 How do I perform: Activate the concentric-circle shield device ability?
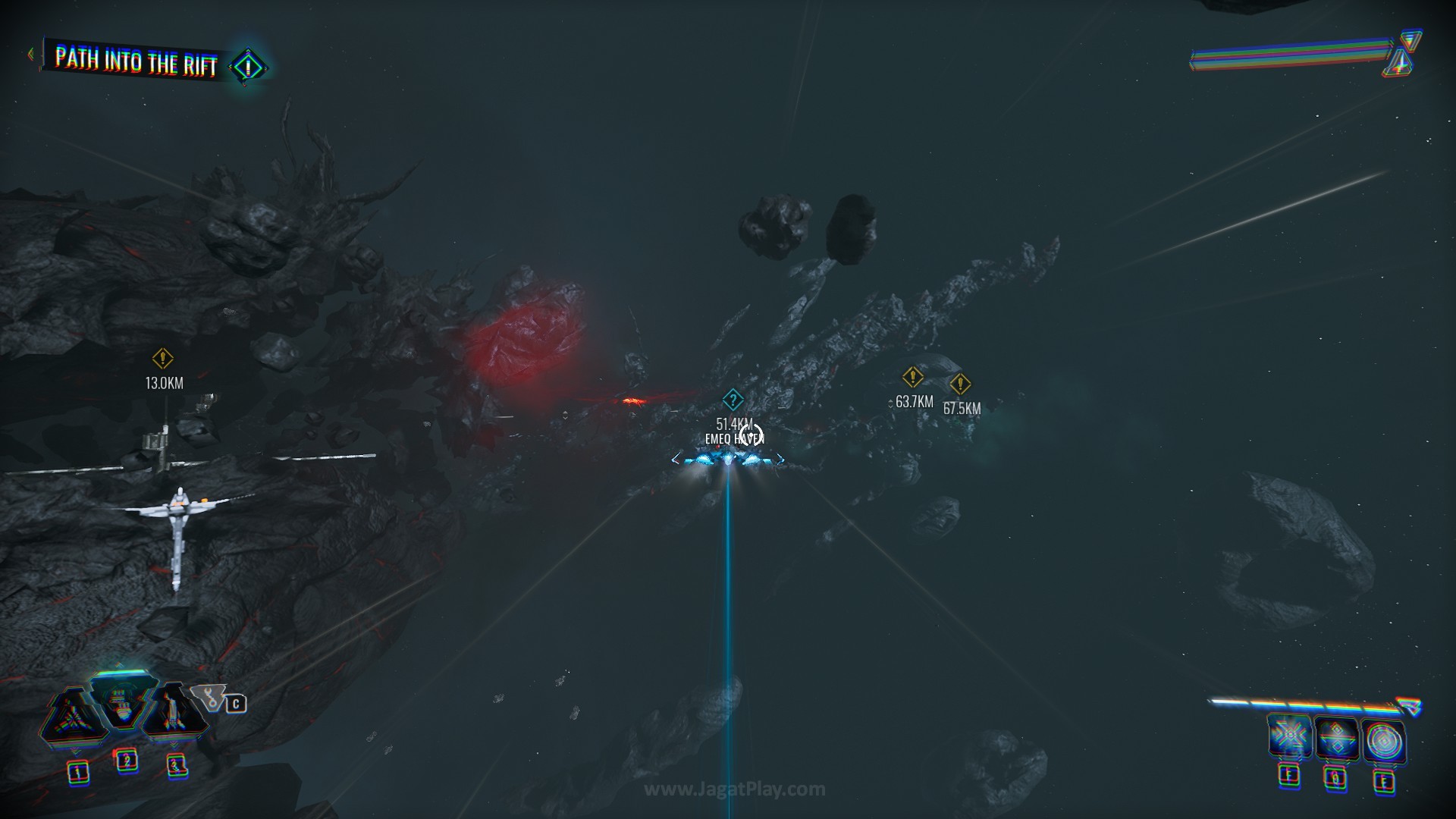tap(1384, 741)
